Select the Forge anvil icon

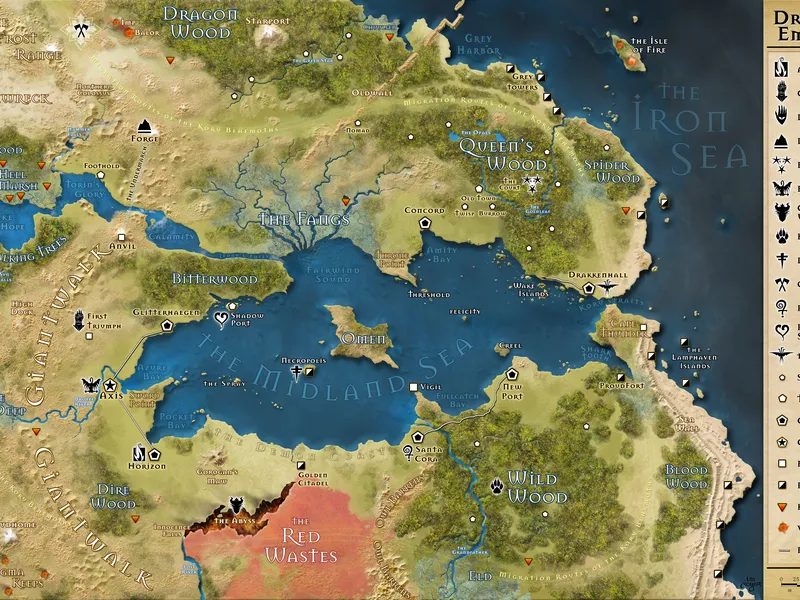[x=146, y=125]
